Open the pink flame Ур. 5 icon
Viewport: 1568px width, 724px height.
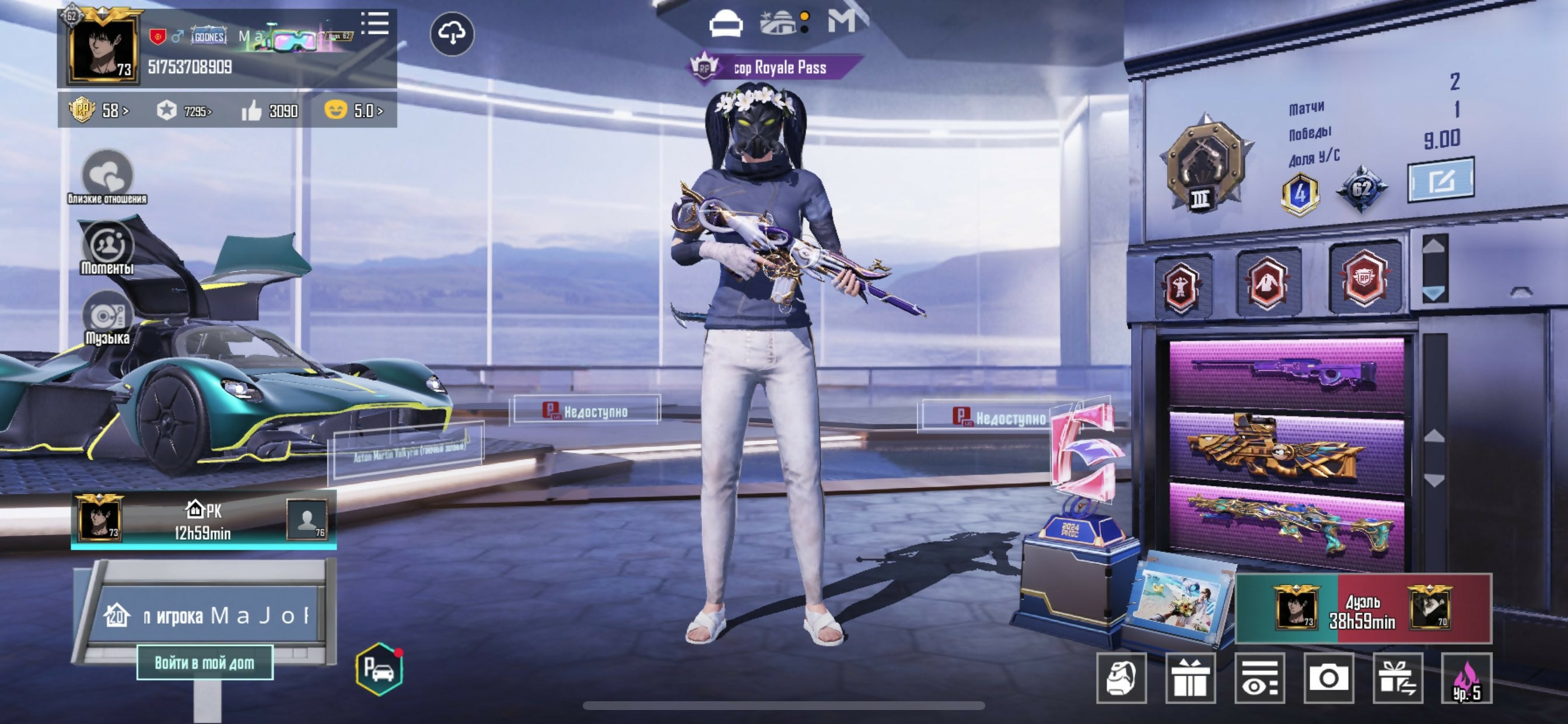click(x=1466, y=678)
